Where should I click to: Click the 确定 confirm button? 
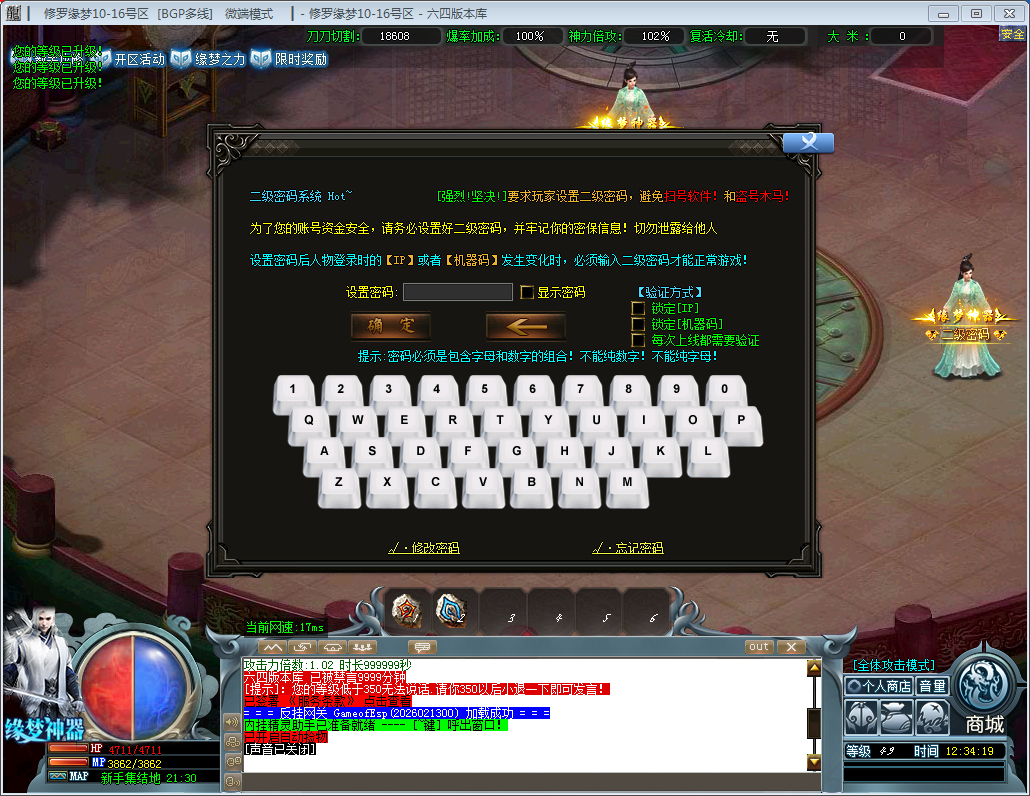[391, 326]
